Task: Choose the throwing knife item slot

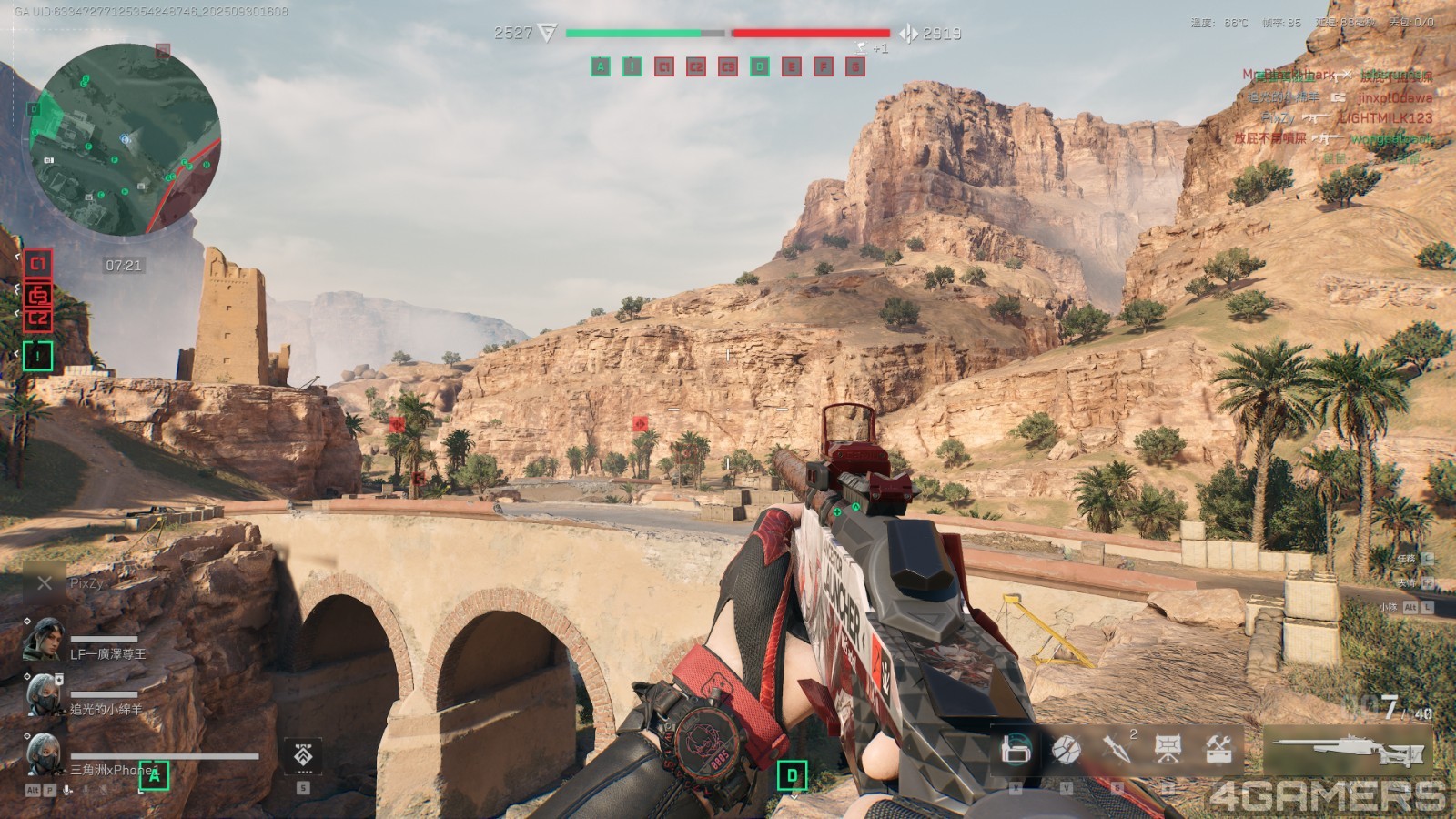Action: (1116, 748)
